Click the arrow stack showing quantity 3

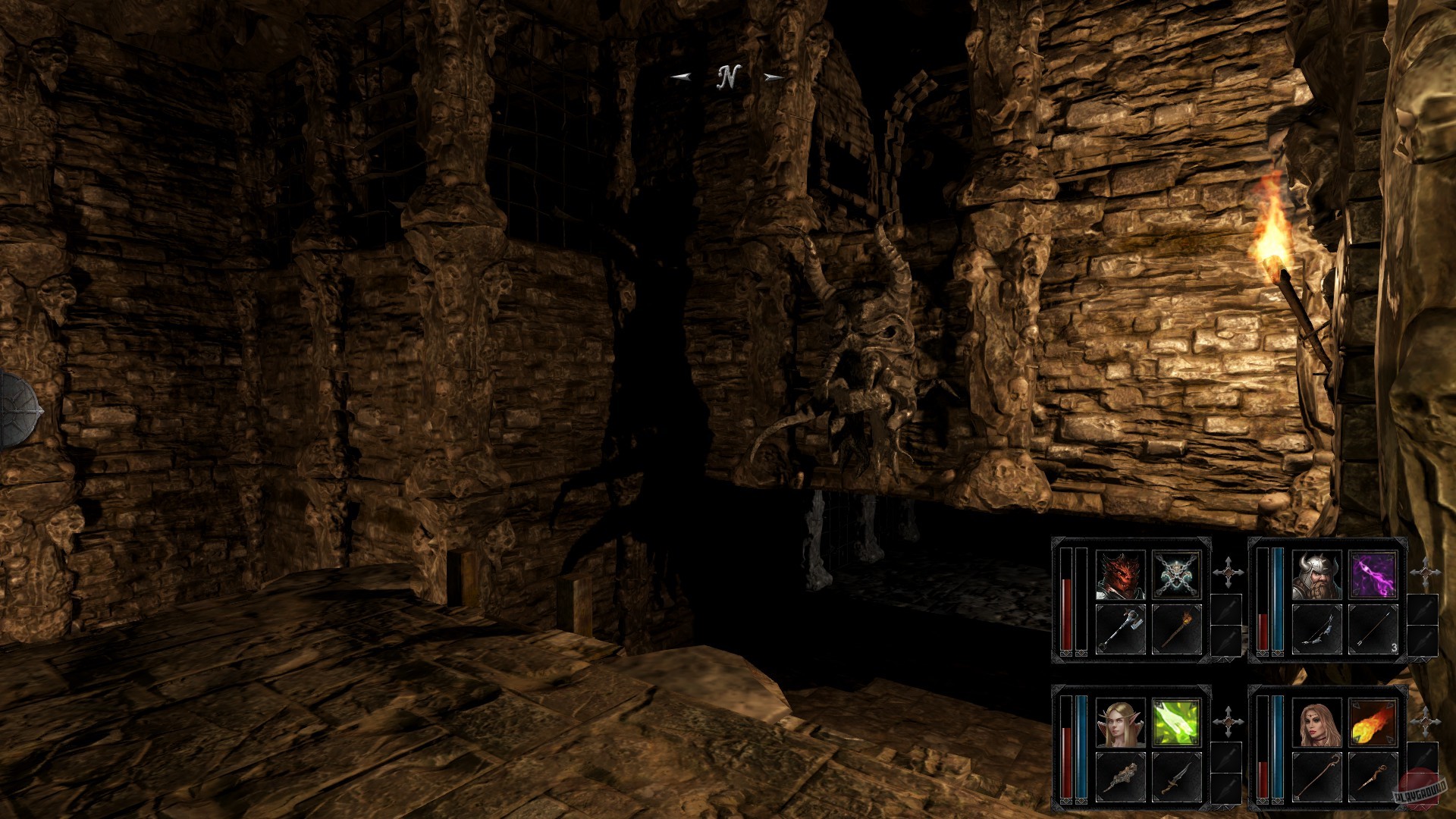1375,629
